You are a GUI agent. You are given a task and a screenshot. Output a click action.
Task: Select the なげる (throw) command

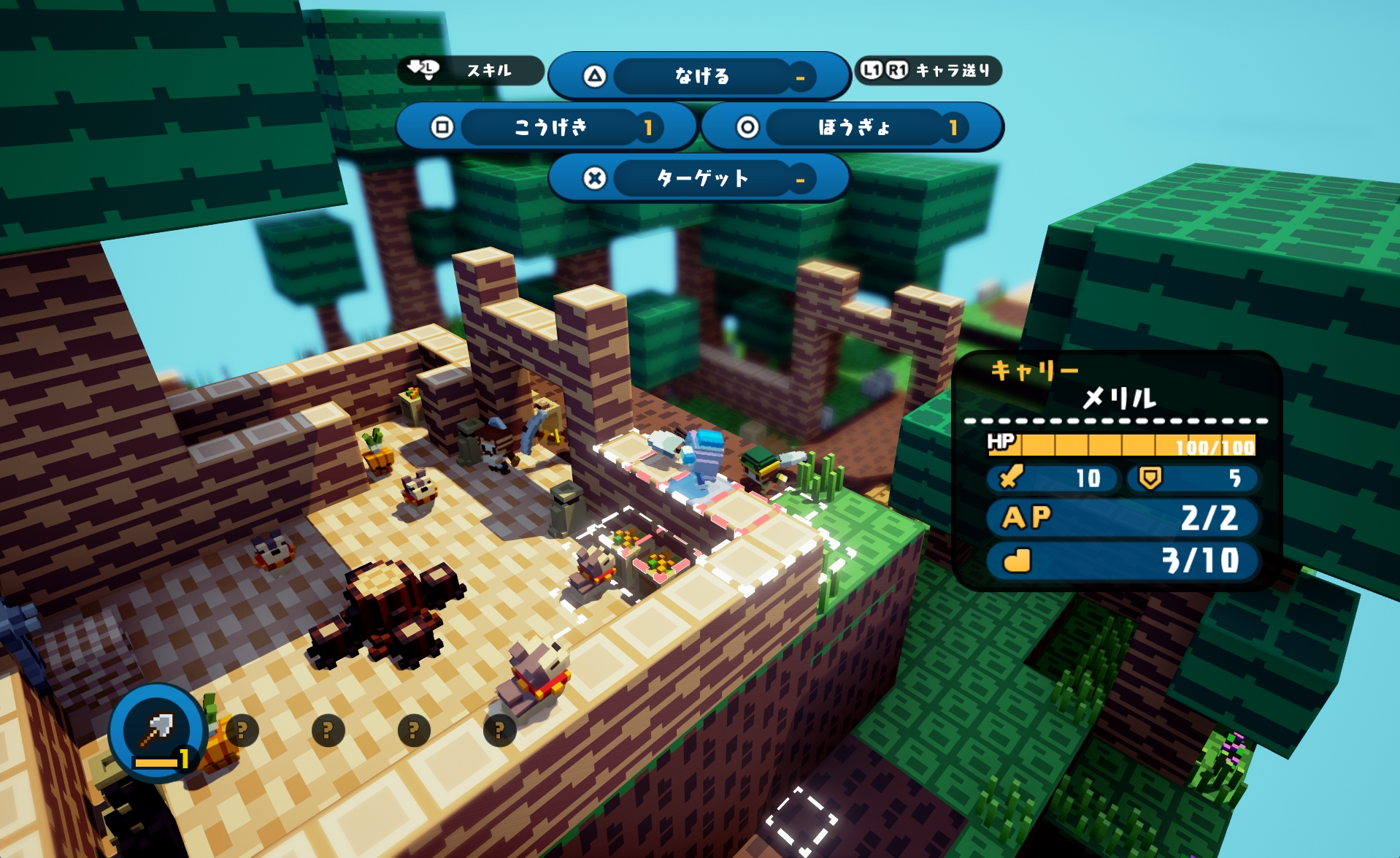[700, 76]
